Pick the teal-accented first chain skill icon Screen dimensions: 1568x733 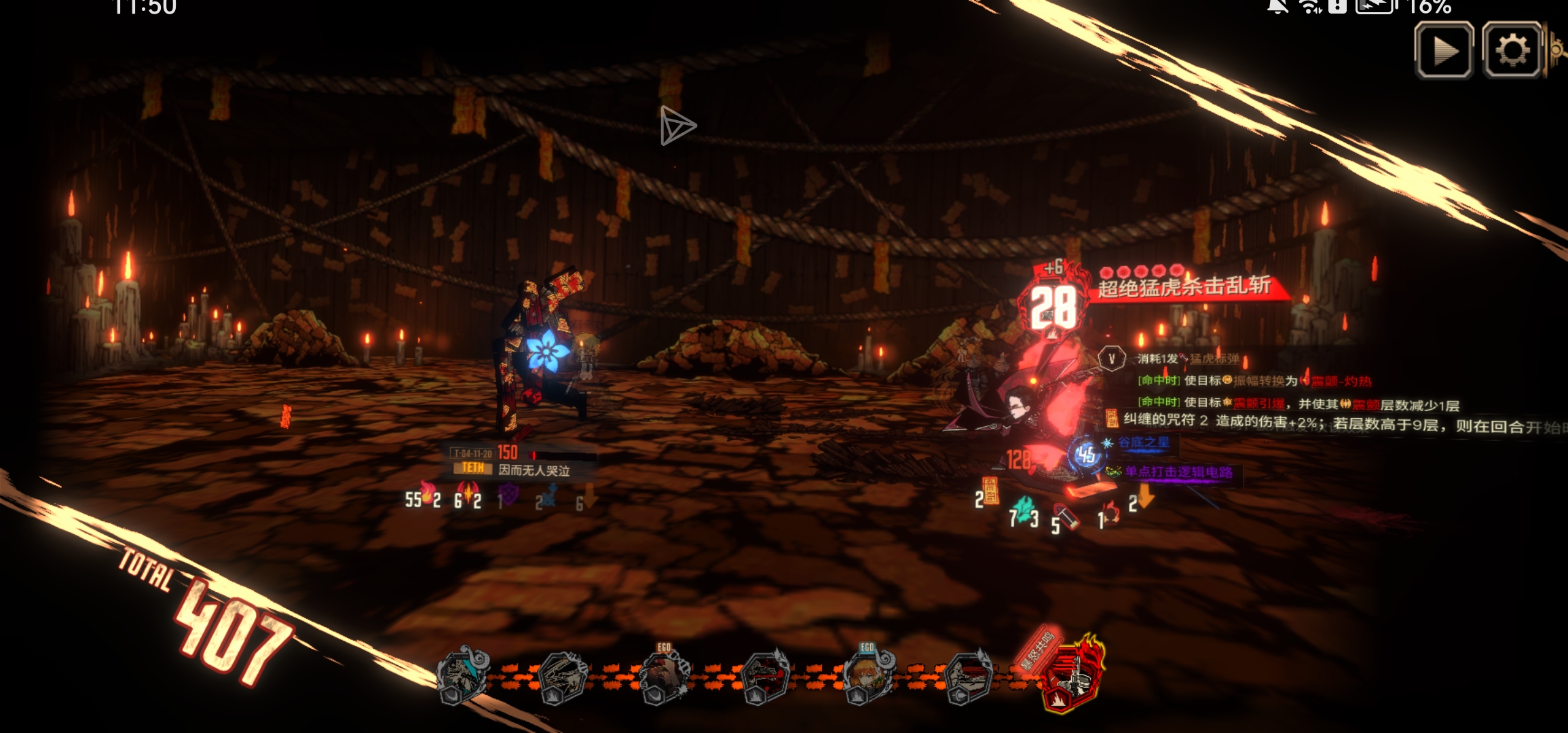click(463, 676)
